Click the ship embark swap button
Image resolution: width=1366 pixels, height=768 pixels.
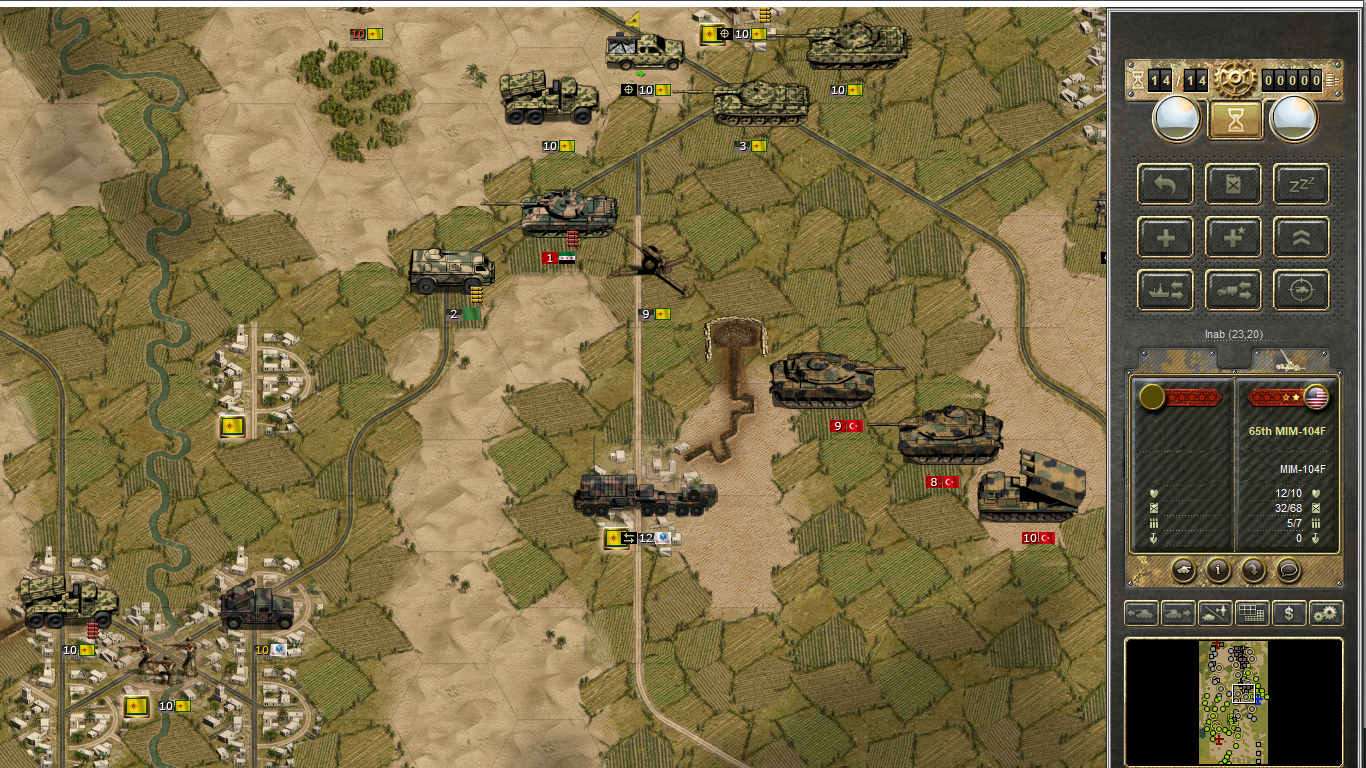point(1165,291)
